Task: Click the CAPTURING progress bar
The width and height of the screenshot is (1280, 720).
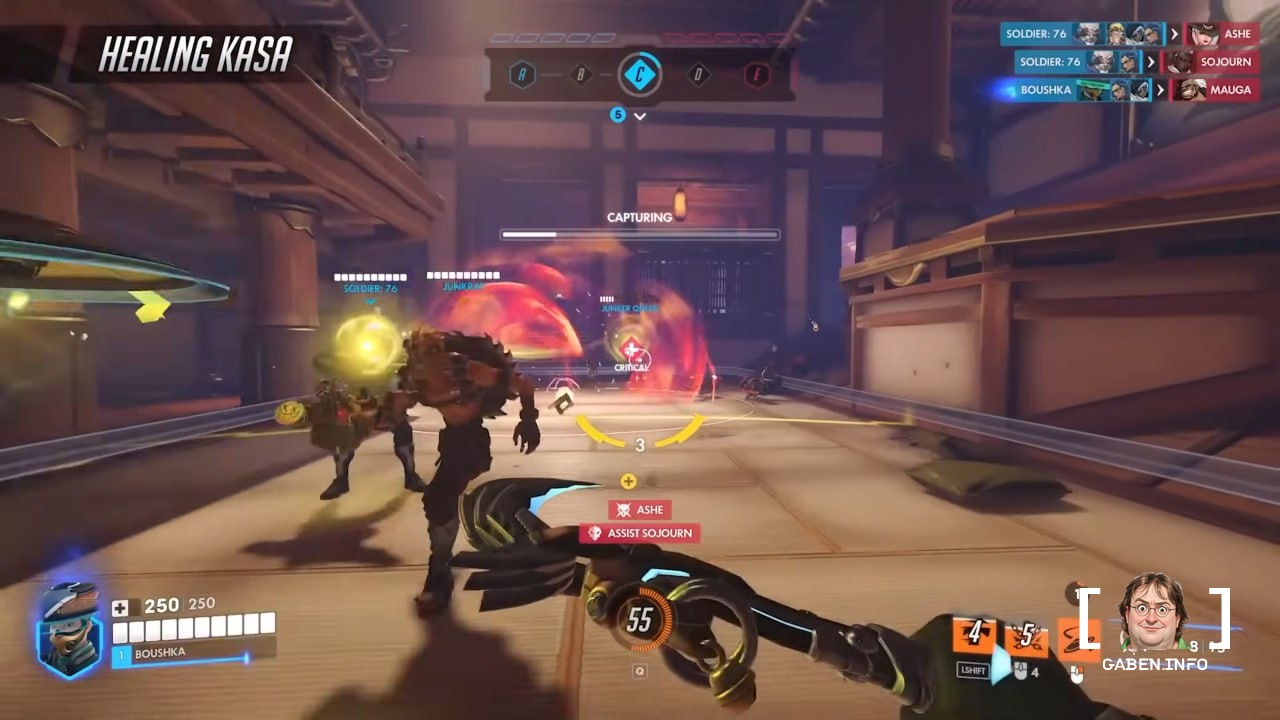Action: [x=639, y=232]
